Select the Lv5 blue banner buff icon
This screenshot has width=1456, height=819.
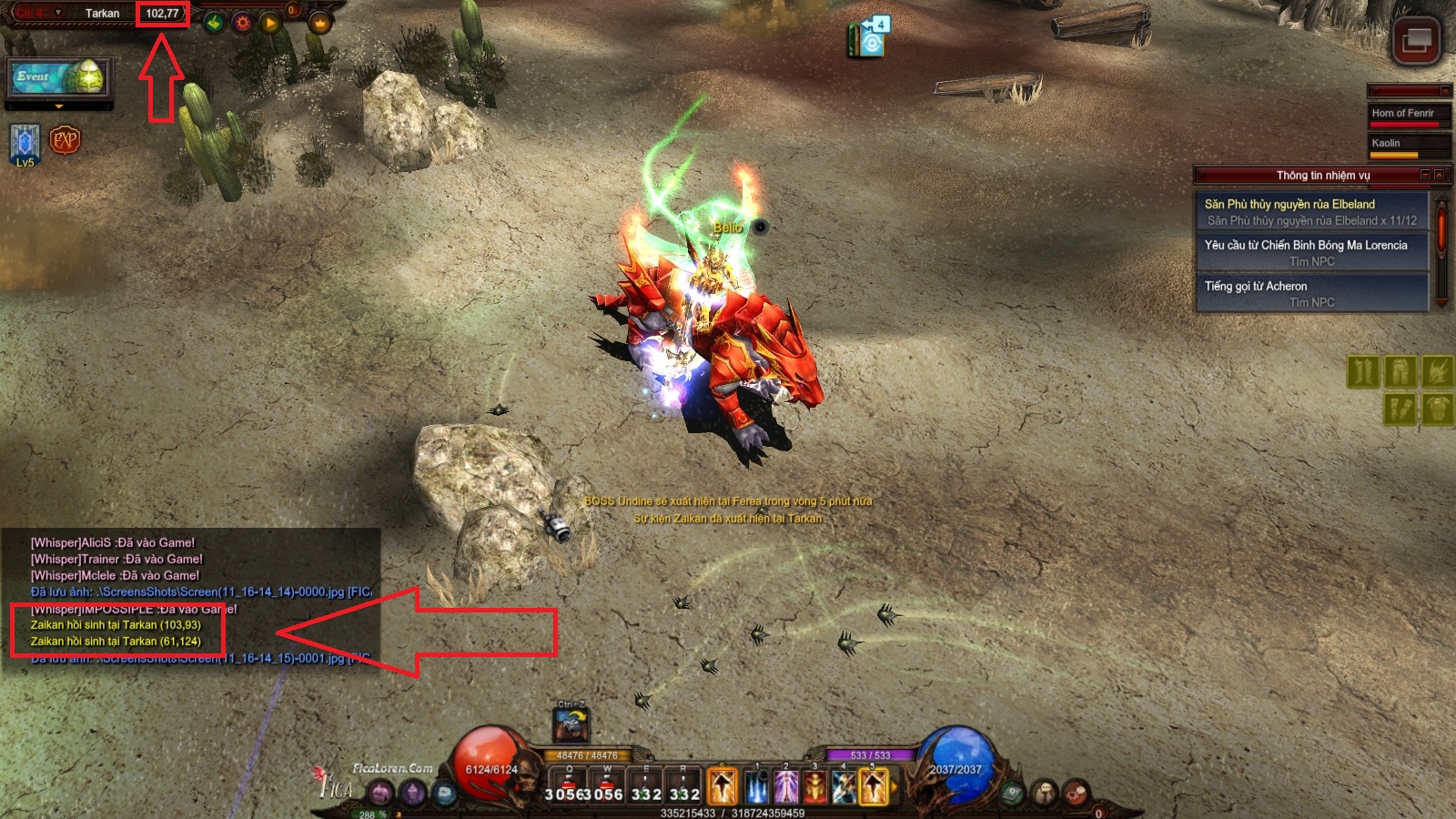25,144
